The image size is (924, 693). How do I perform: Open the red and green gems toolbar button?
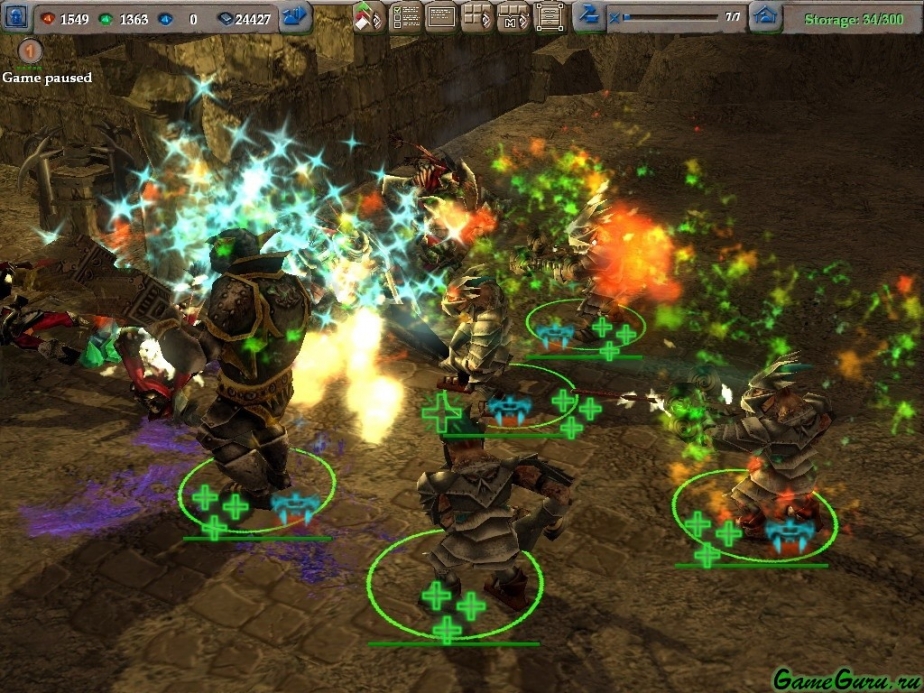tap(369, 17)
